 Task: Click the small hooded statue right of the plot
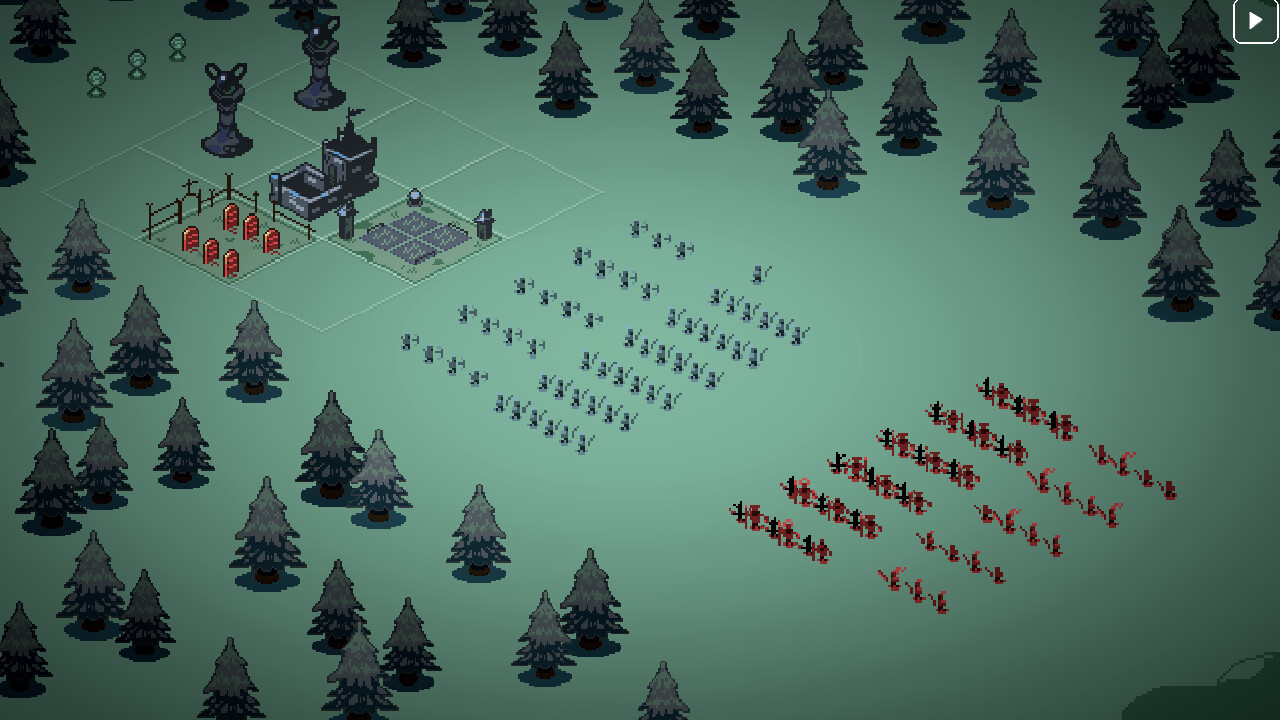[485, 222]
